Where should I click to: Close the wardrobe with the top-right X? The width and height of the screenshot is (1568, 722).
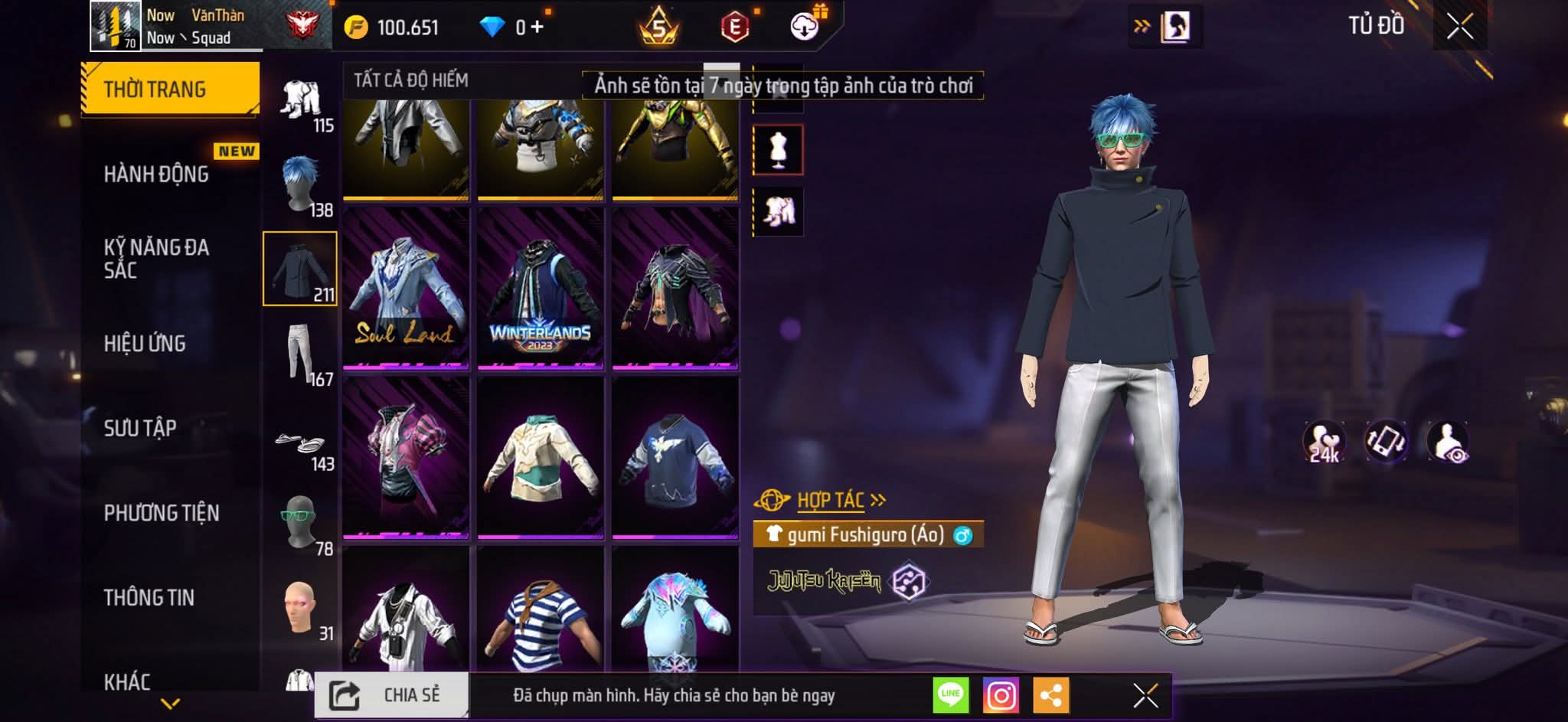pos(1459,27)
